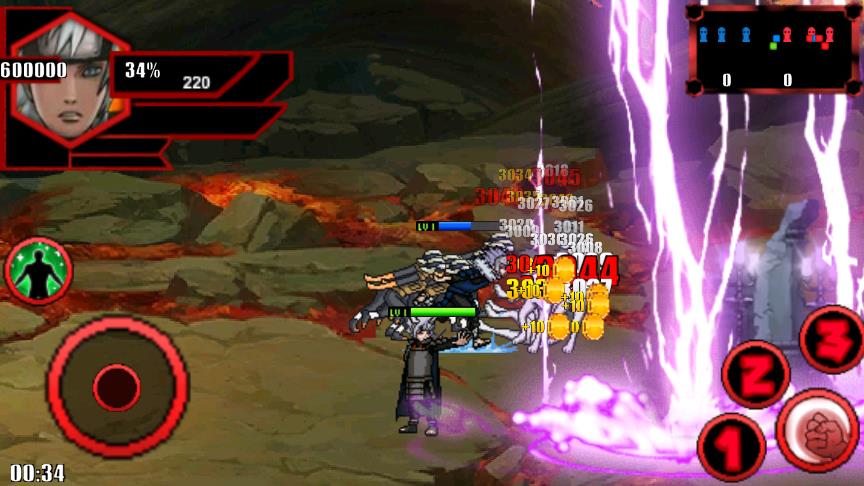This screenshot has height=486, width=864.
Task: Tap the fist attack button
Action: point(817,432)
